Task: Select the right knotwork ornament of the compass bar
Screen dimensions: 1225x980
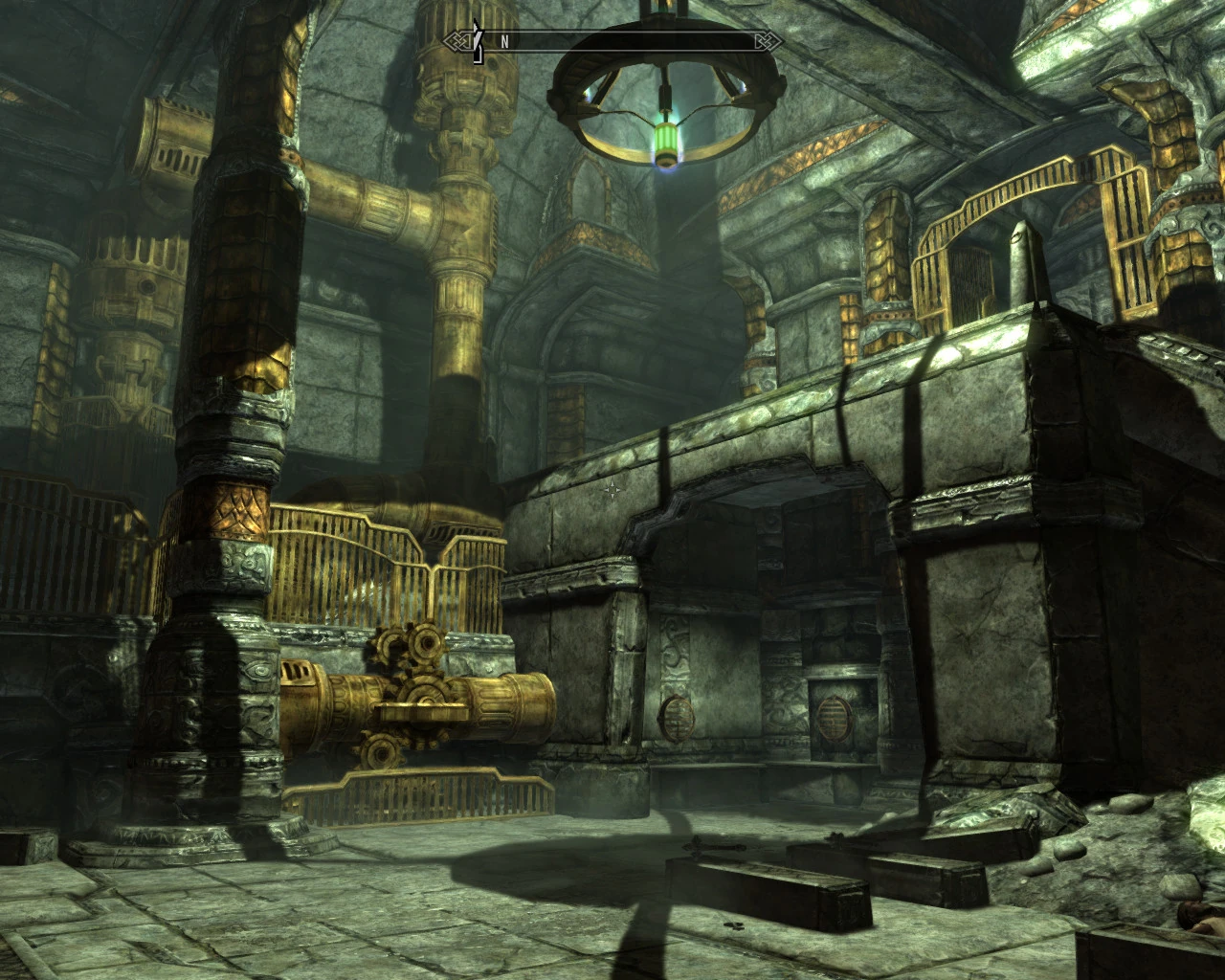Action: (767, 39)
